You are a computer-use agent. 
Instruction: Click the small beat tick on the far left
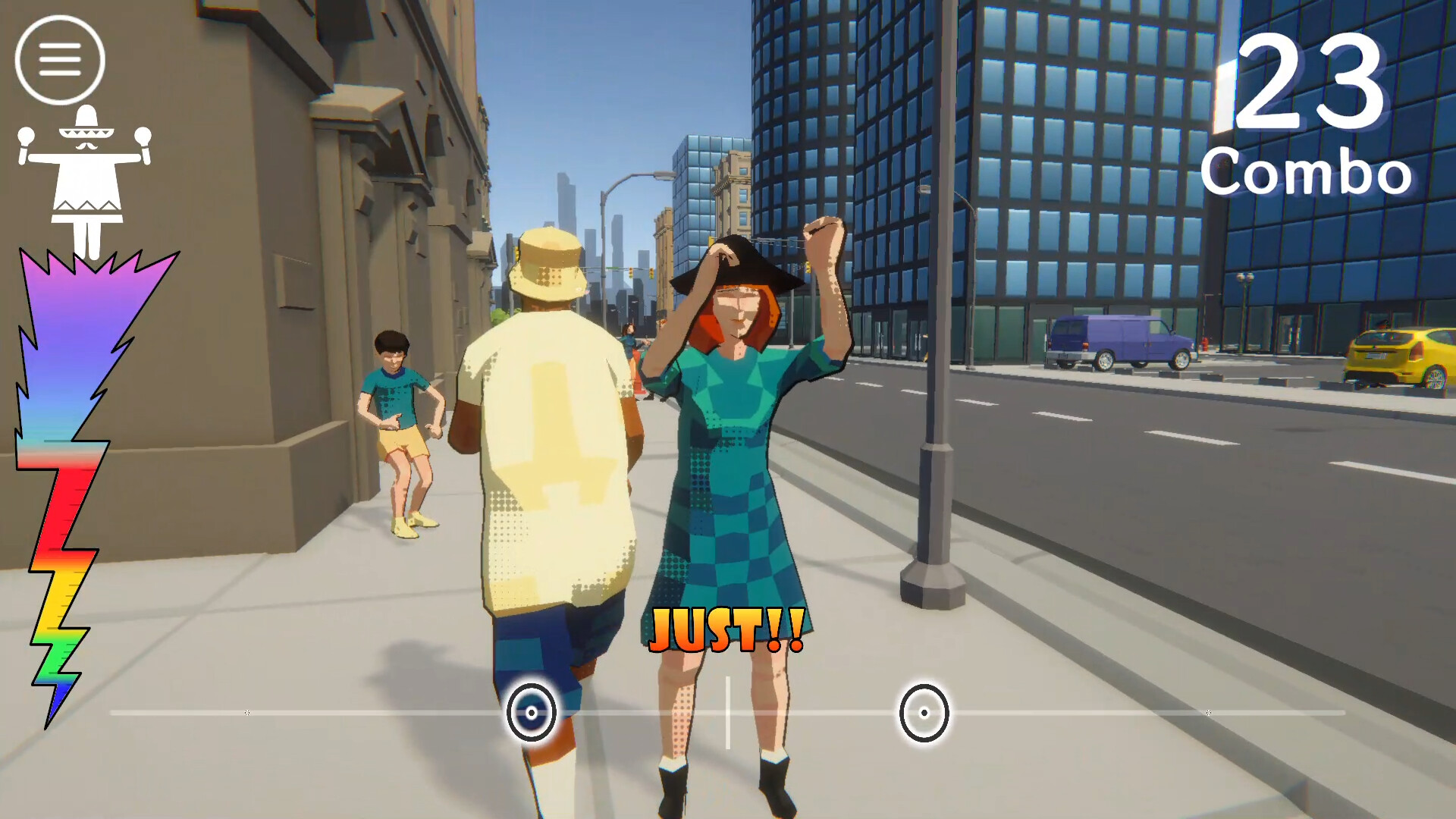(x=246, y=712)
